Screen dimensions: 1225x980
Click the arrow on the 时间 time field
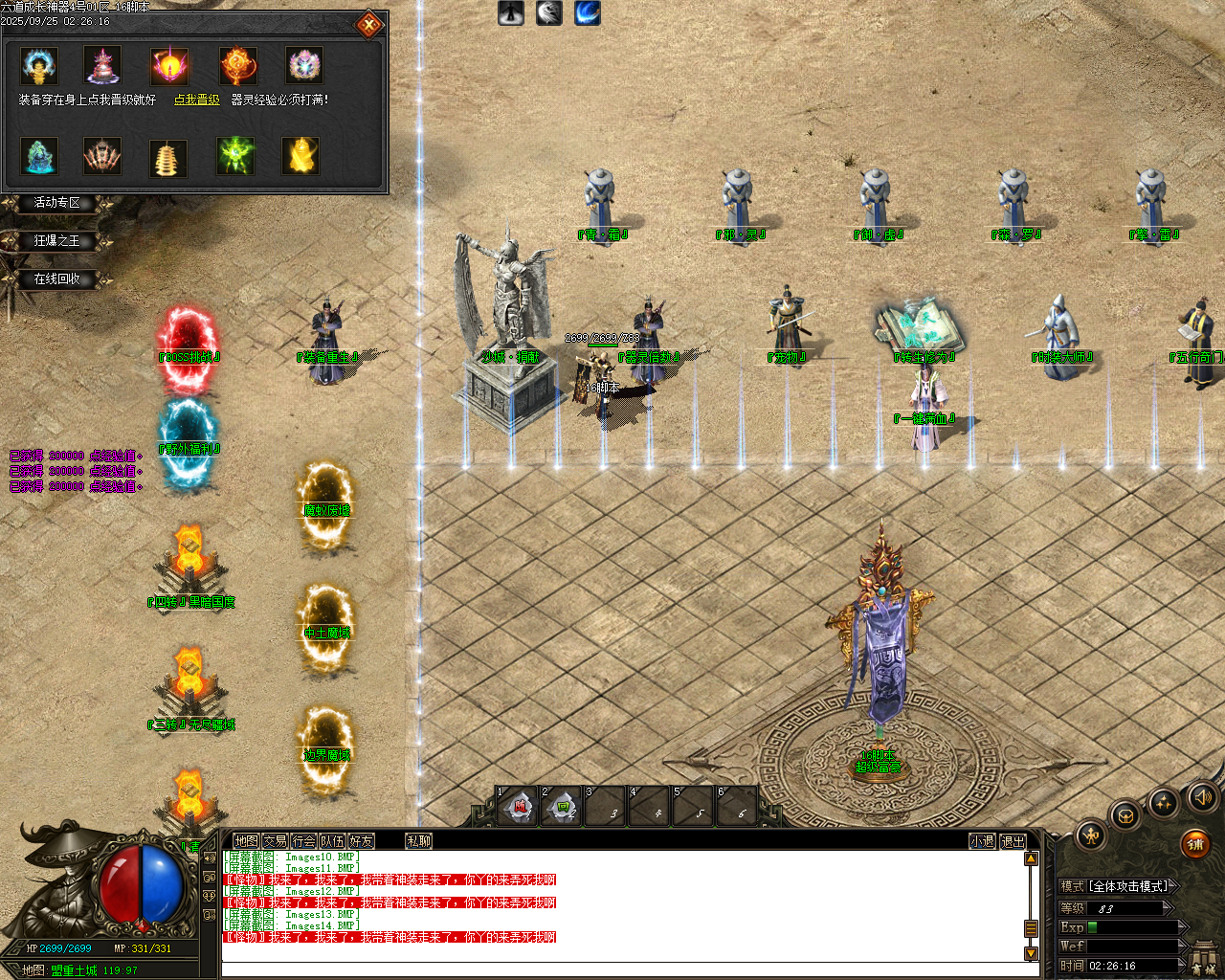(x=1183, y=965)
